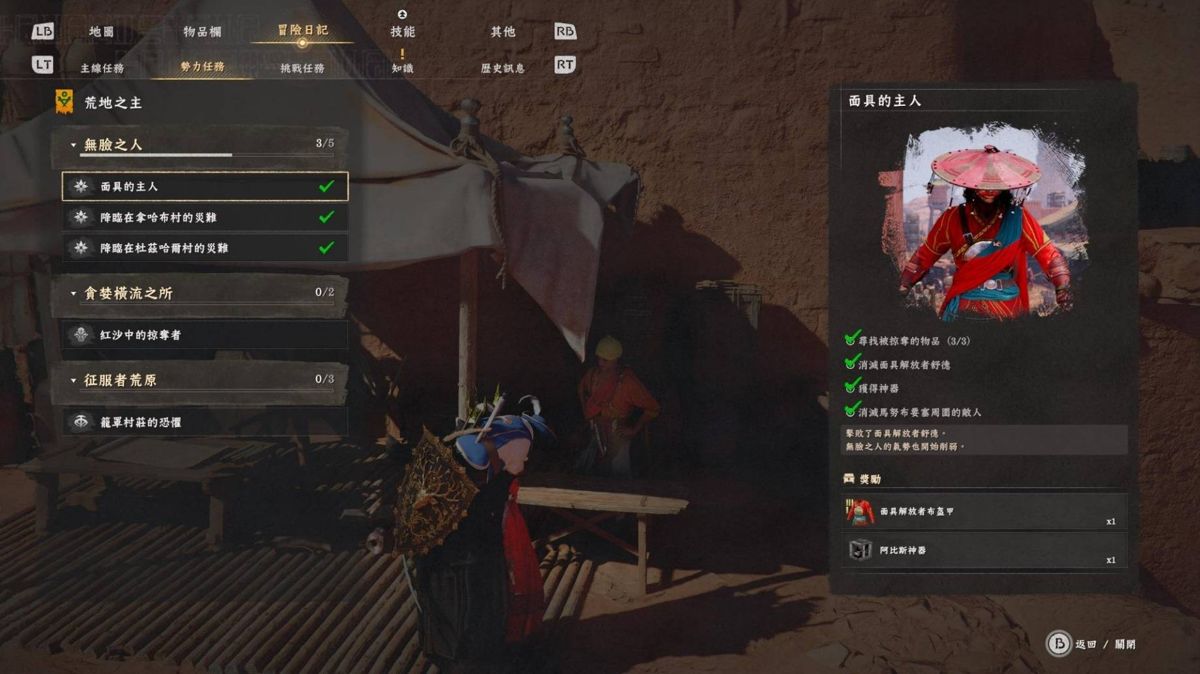The image size is (1200, 674).
Task: Open the 挑戰任務 challenge quests sub-tab
Action: click(302, 68)
